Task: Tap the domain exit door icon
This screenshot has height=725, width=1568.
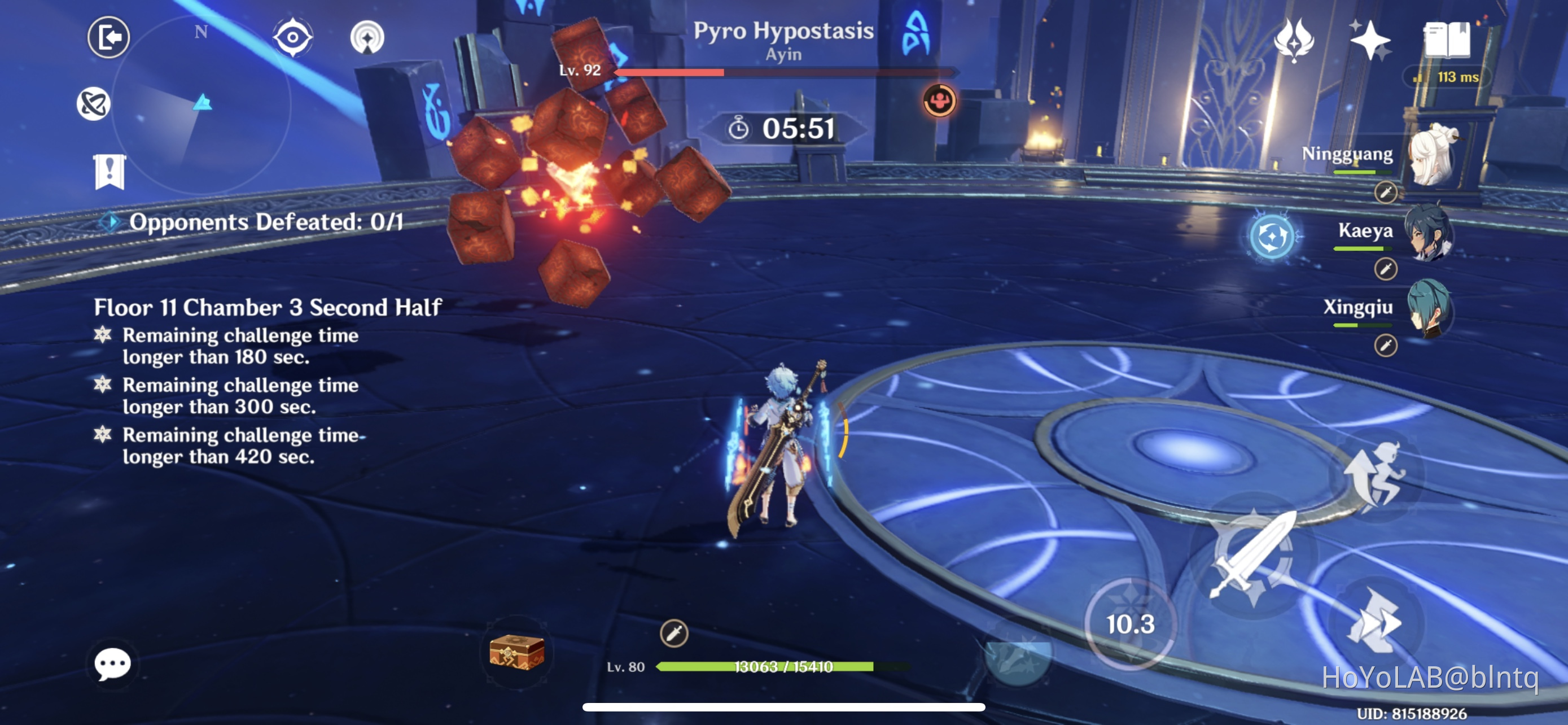Action: (110, 37)
